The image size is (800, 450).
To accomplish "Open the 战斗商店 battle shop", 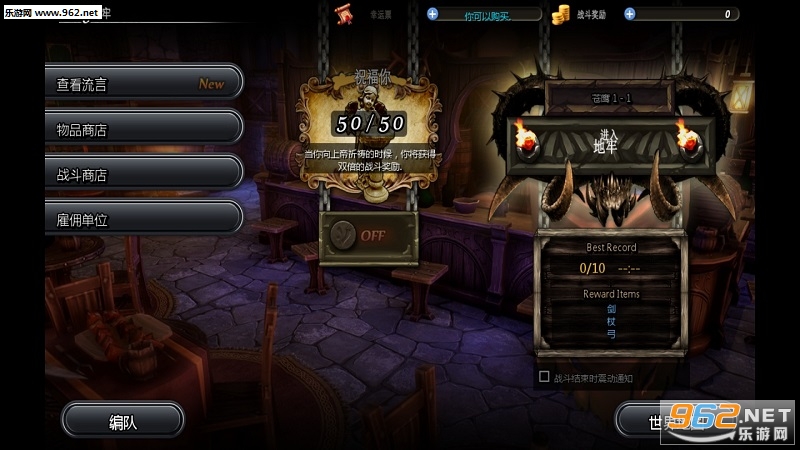I will tap(142, 173).
